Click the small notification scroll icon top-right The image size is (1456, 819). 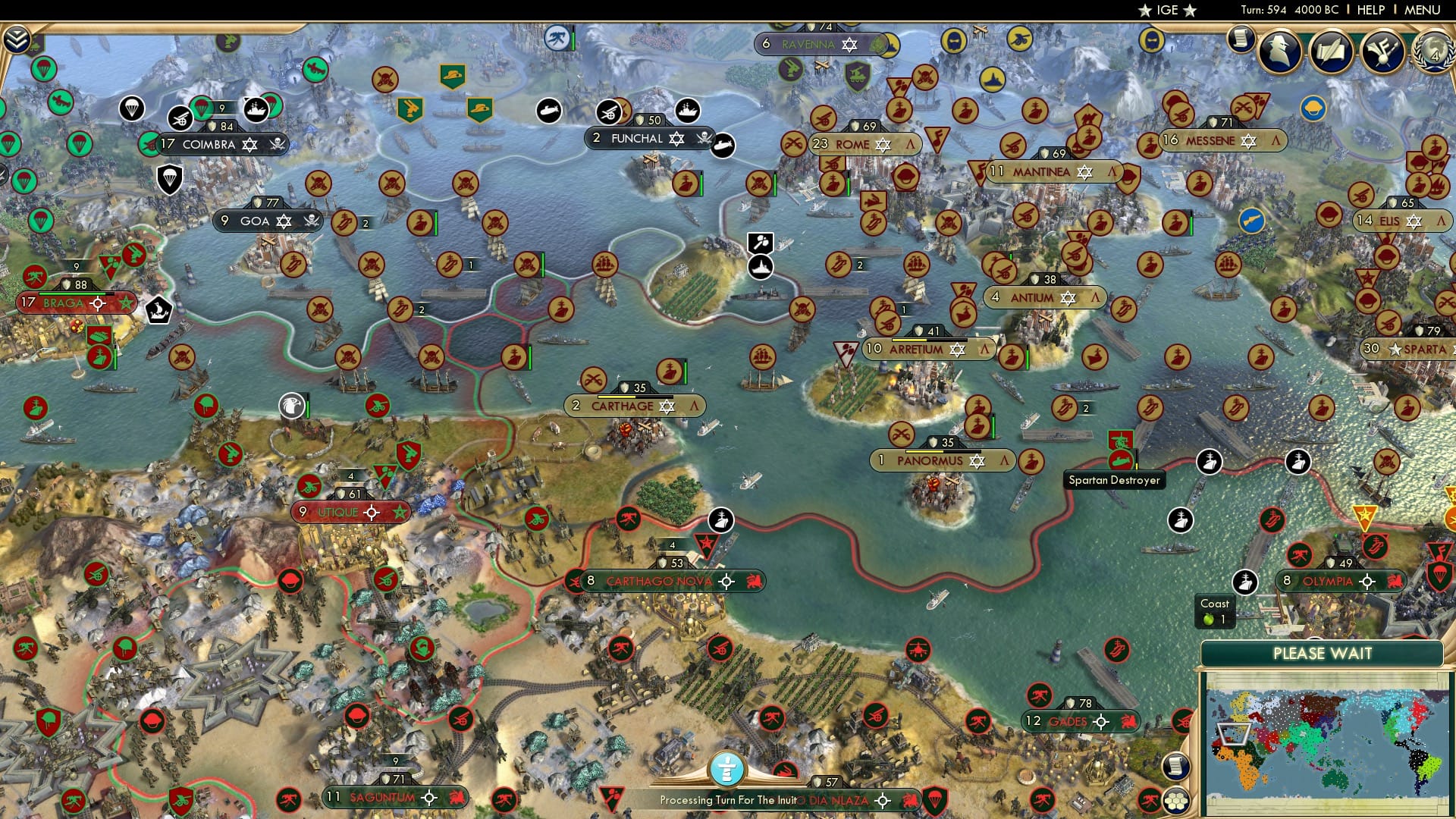click(x=1241, y=42)
